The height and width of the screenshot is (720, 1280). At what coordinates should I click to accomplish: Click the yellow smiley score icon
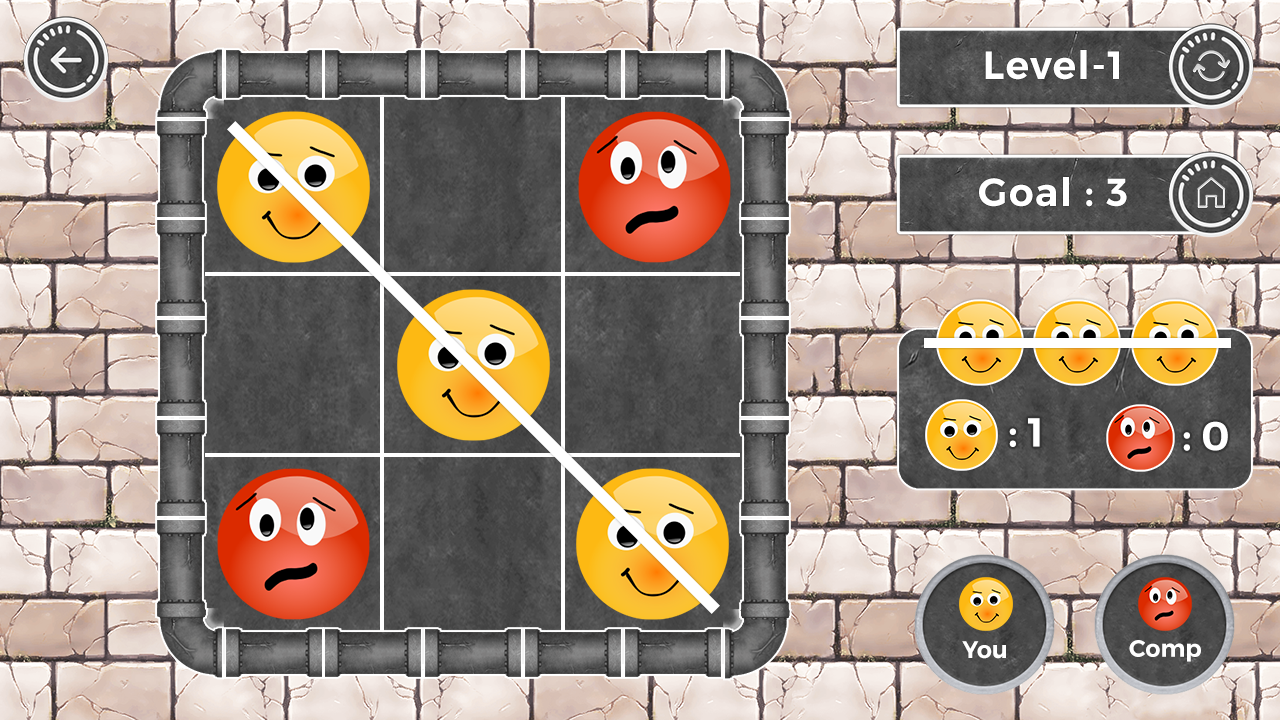click(961, 432)
